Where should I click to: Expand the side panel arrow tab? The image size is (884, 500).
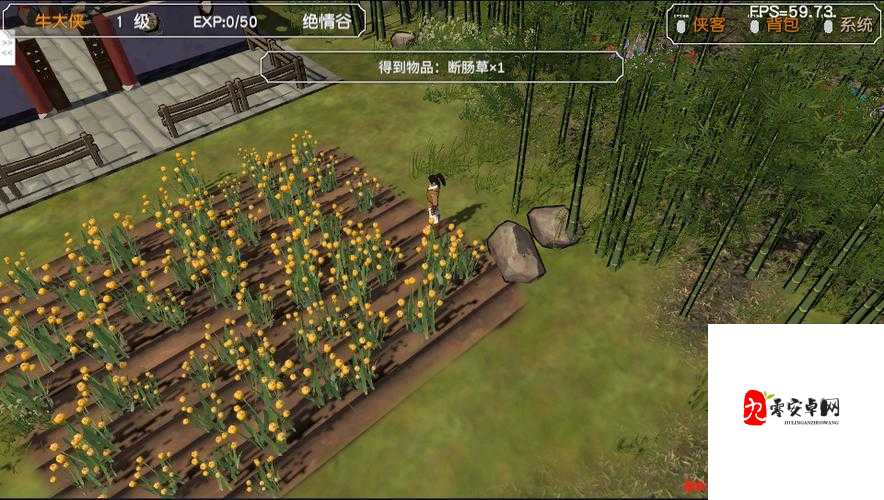click(6, 47)
